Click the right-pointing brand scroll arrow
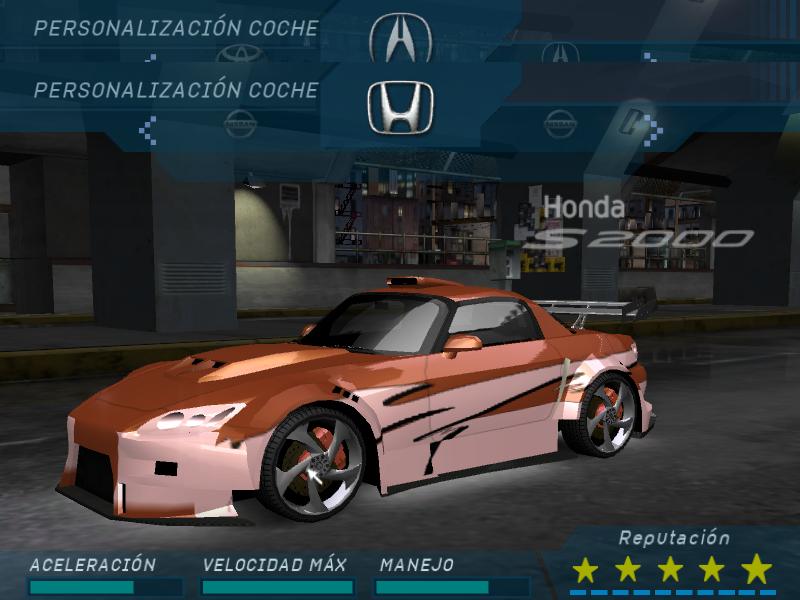 click(652, 127)
